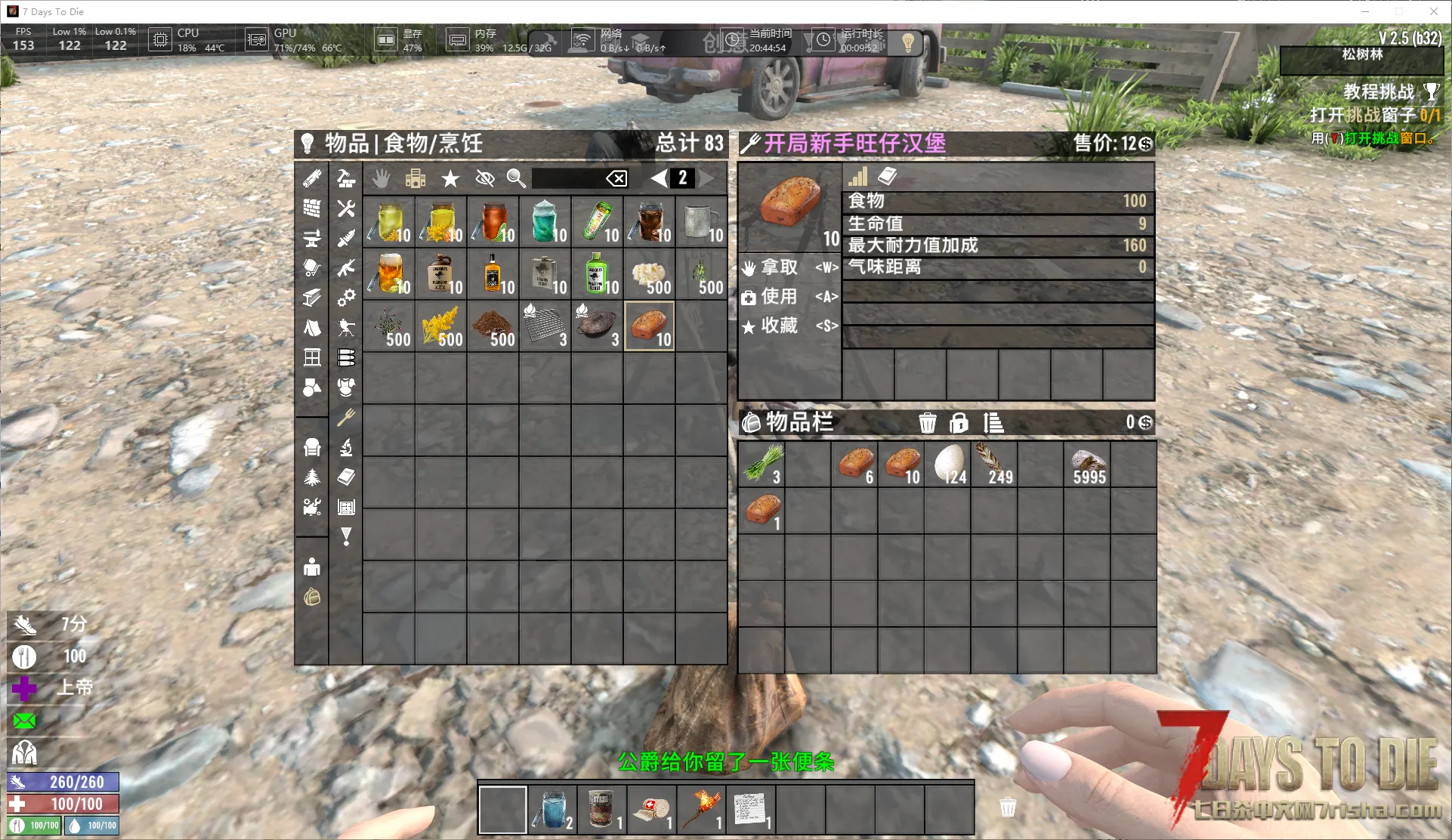Select the egg stack of 124

point(950,464)
